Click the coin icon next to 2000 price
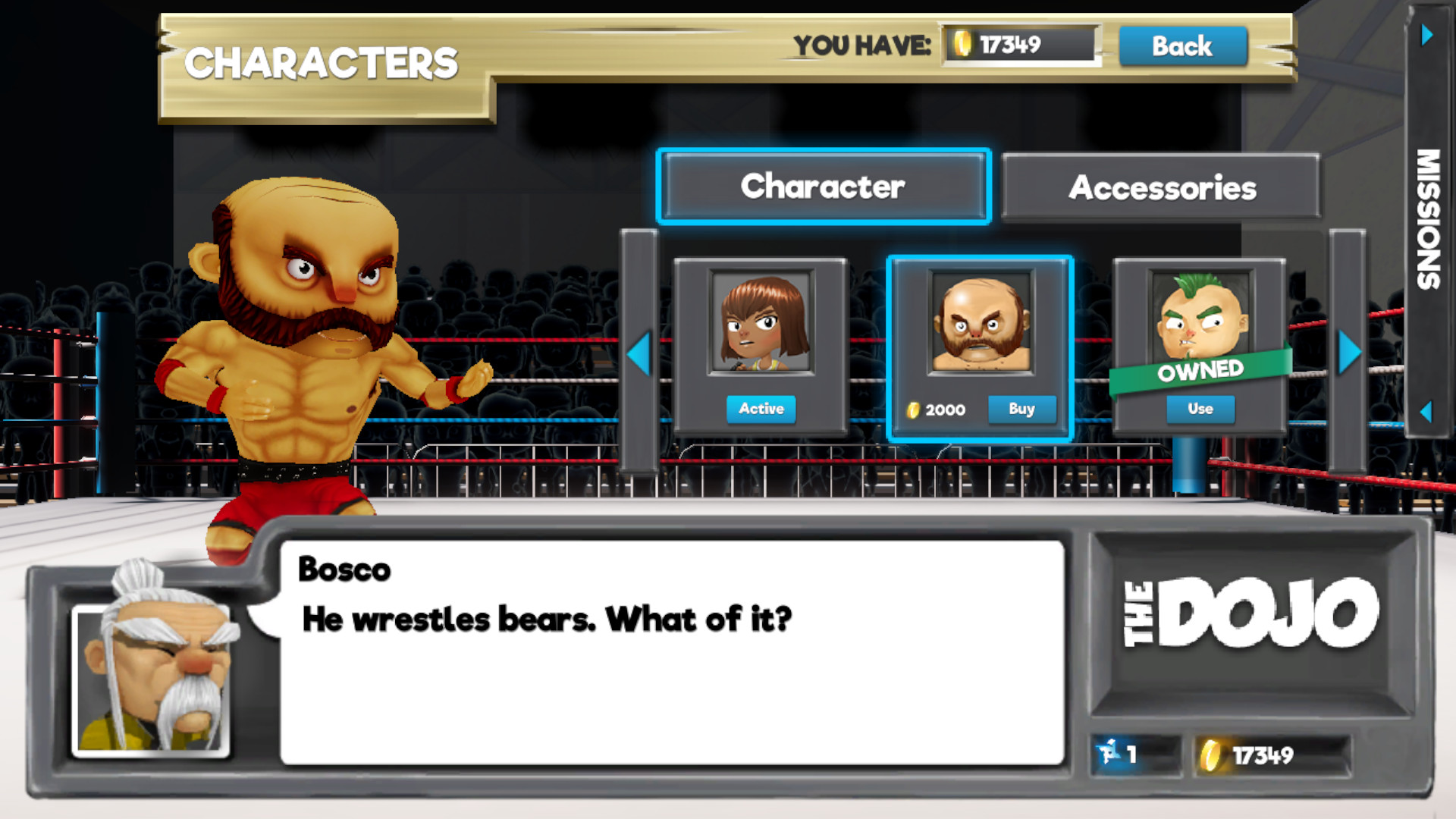 (x=912, y=409)
